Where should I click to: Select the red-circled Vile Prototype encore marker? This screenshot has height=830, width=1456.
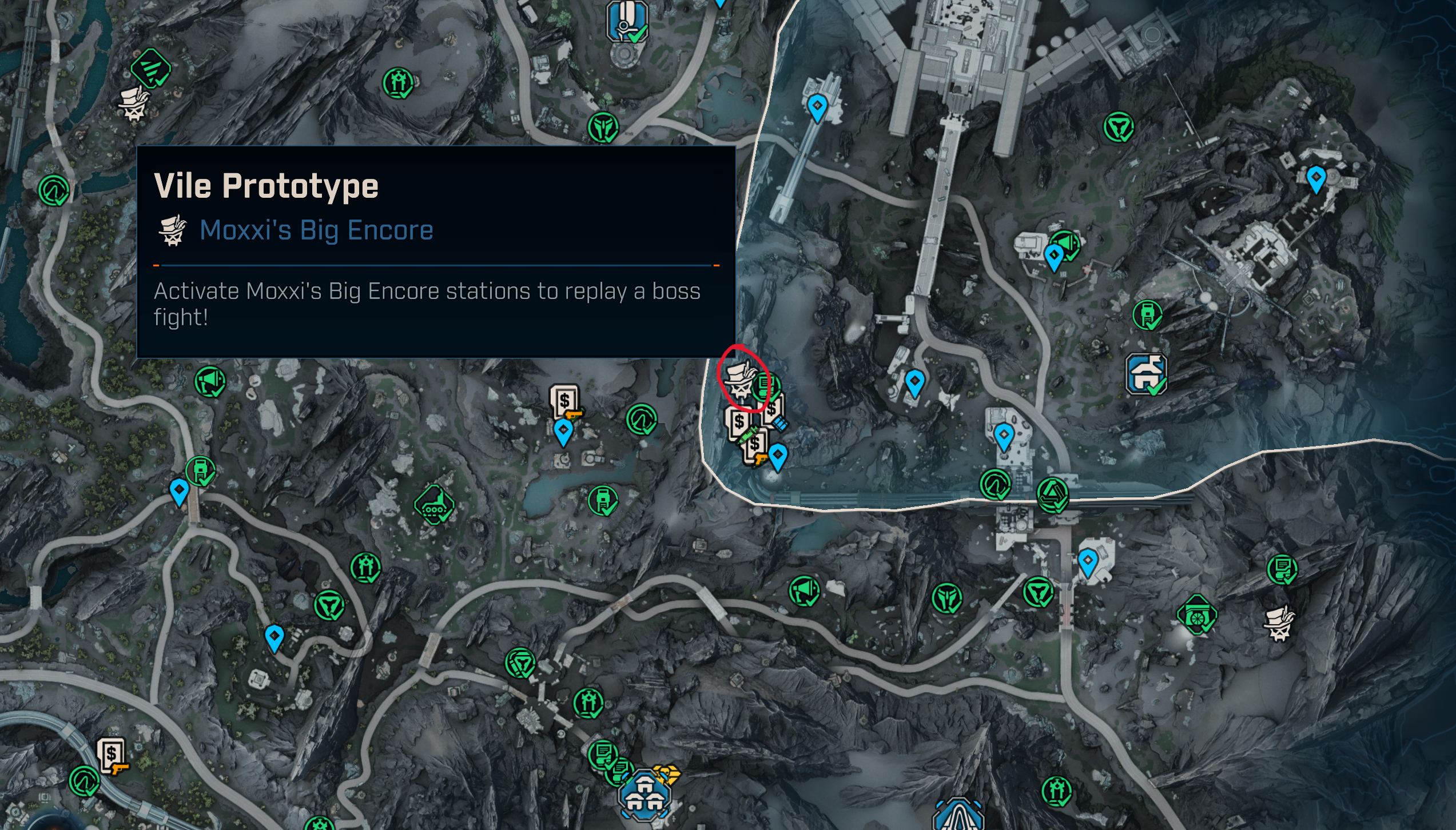739,380
